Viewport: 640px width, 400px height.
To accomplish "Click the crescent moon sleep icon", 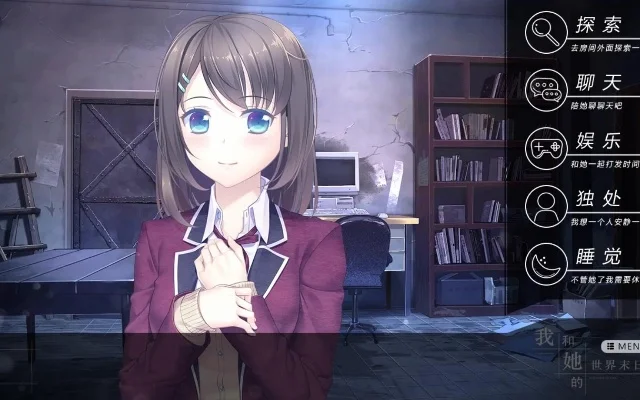I will pos(543,263).
